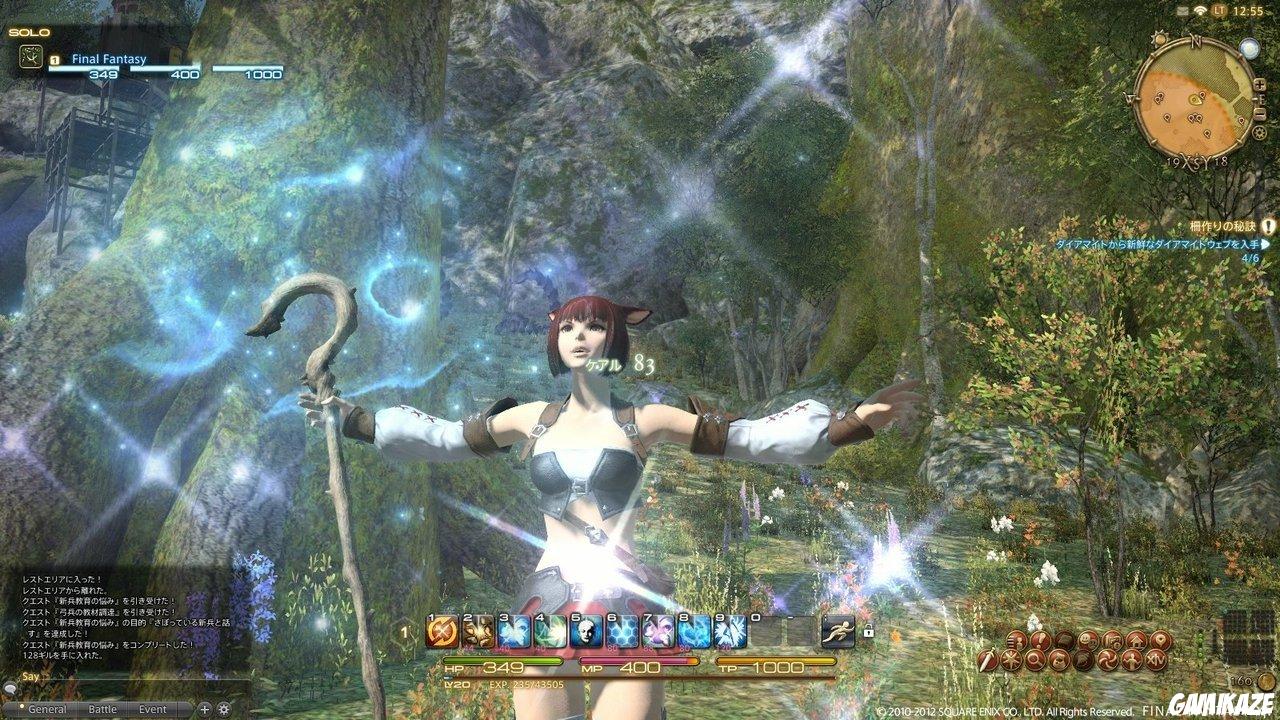The width and height of the screenshot is (1280, 720).
Task: Click the minimap zoom control
Action: 1260,85
